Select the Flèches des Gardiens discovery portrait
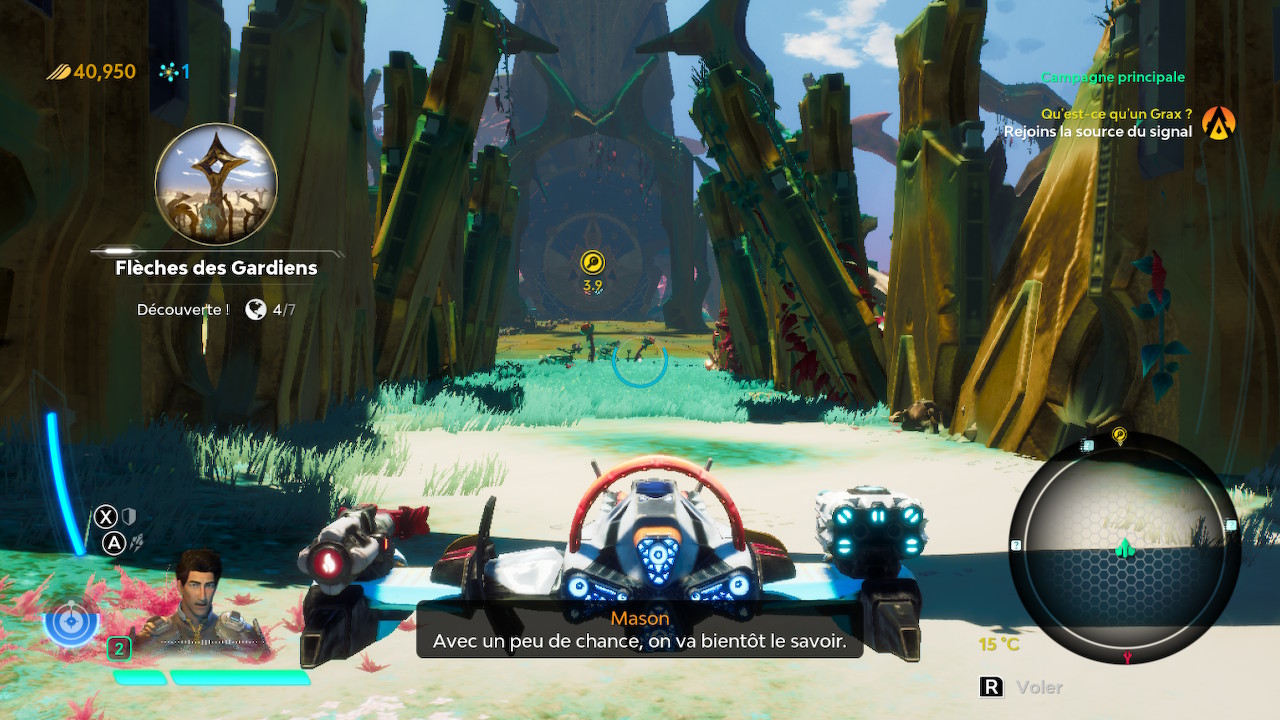The width and height of the screenshot is (1280, 720). tap(216, 185)
